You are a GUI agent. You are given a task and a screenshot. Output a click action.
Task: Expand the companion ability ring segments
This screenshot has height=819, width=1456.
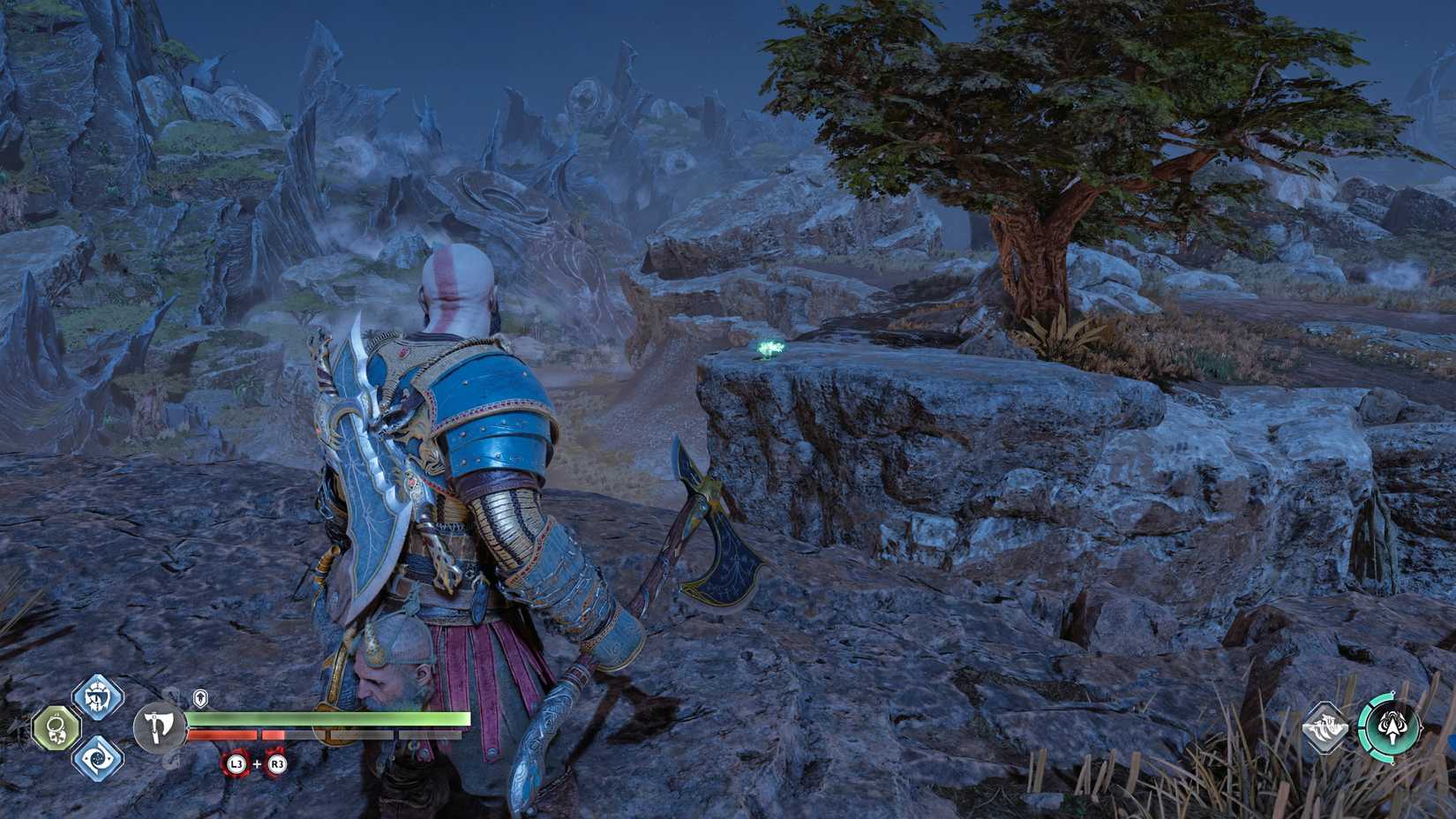point(1392,728)
